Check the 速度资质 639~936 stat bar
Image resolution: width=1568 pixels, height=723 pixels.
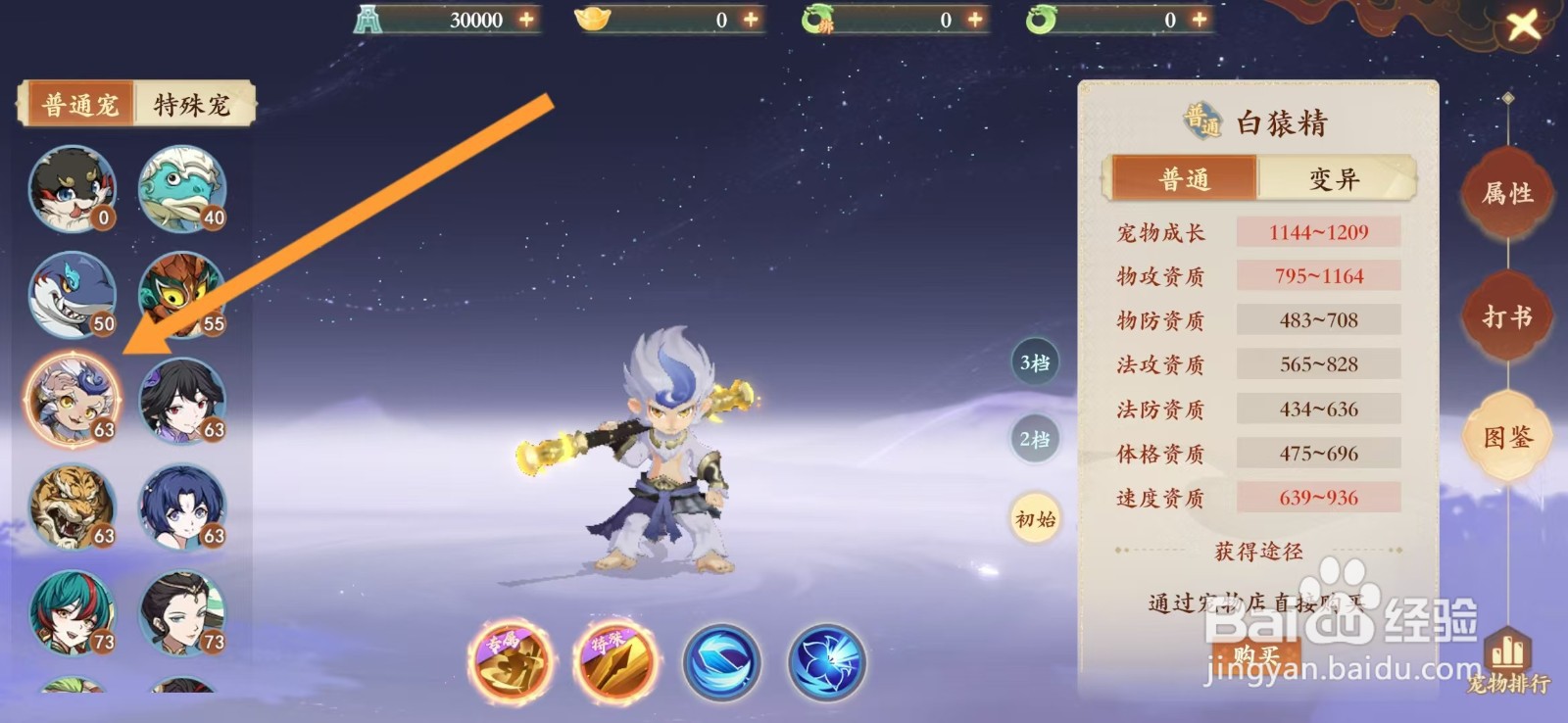tap(1318, 499)
